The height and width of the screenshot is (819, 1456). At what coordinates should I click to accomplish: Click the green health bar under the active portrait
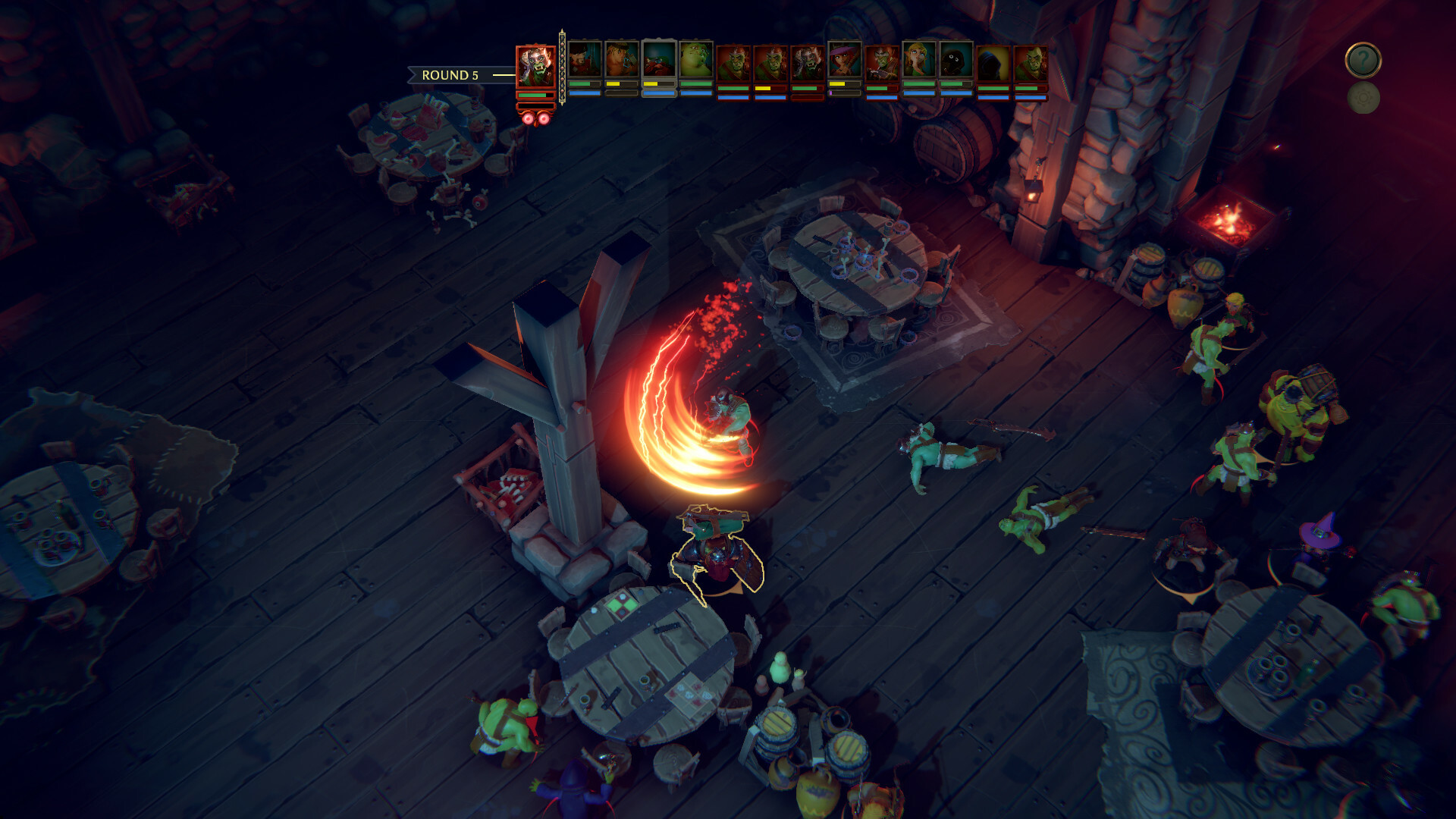pos(533,96)
